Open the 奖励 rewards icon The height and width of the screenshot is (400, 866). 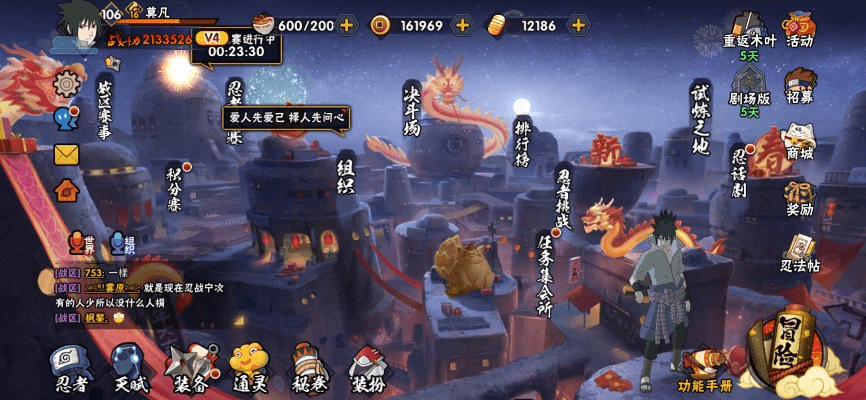[799, 198]
